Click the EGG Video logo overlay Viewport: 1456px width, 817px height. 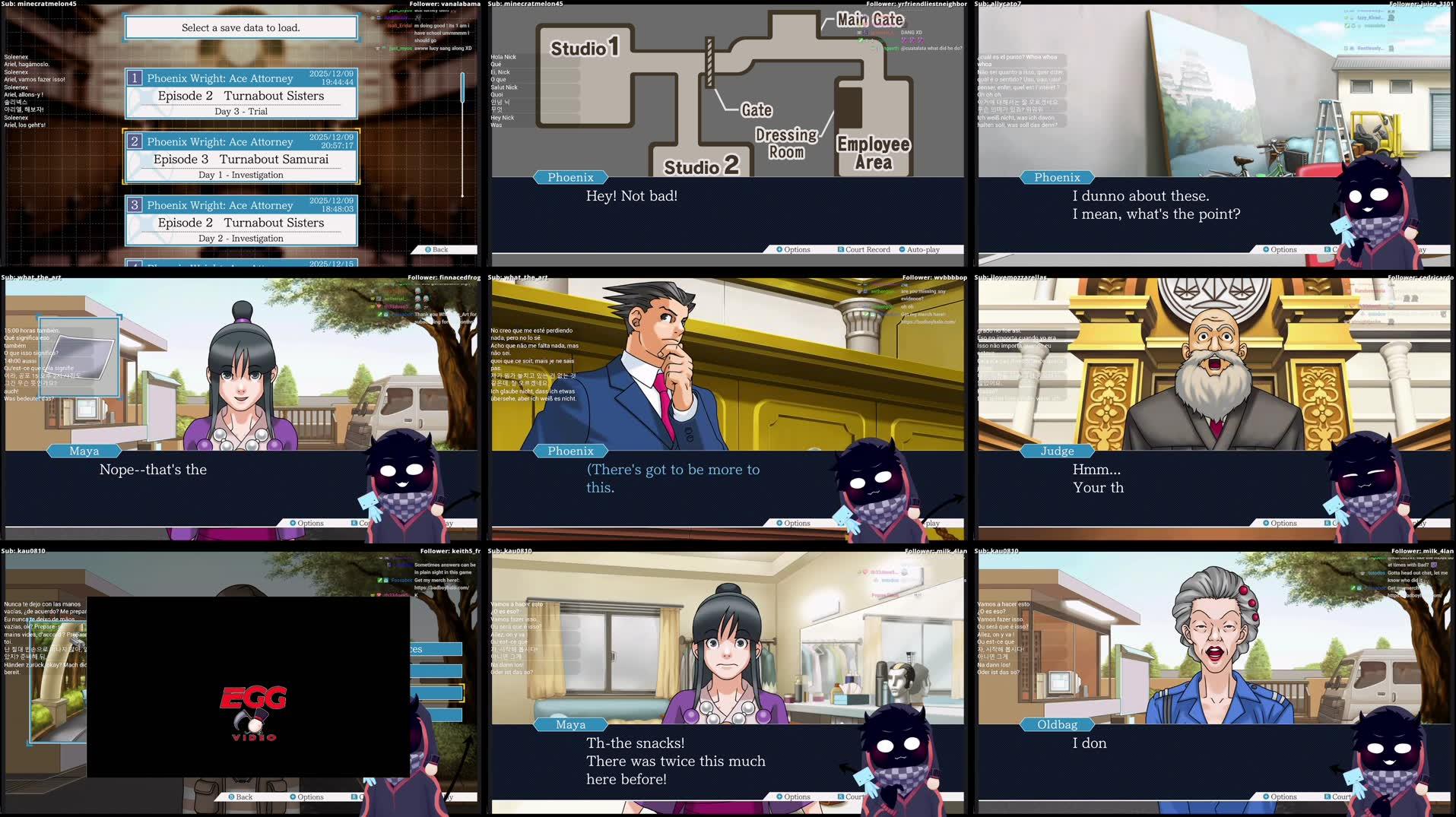(255, 711)
